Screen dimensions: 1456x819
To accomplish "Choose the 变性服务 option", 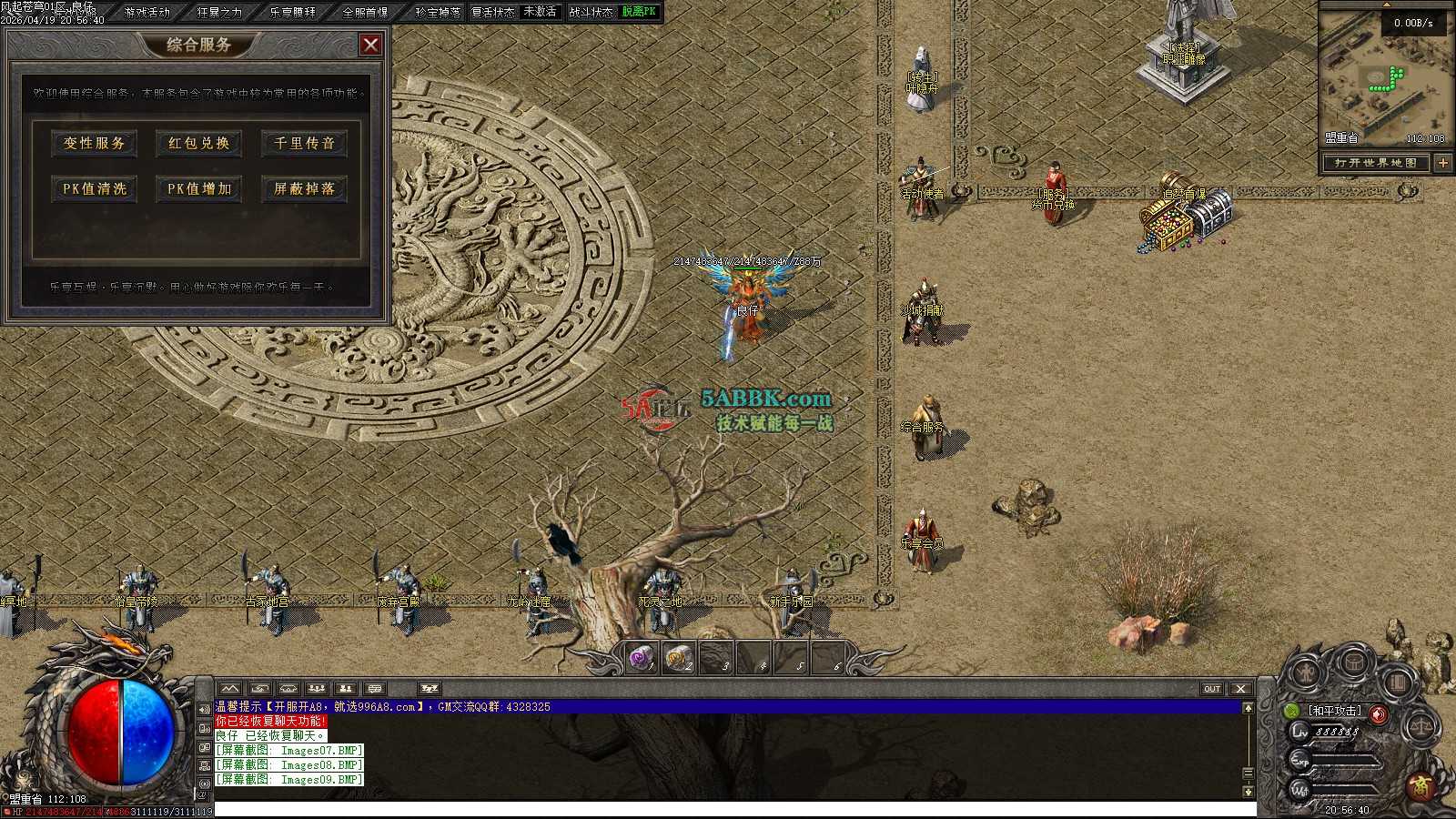I will (95, 143).
